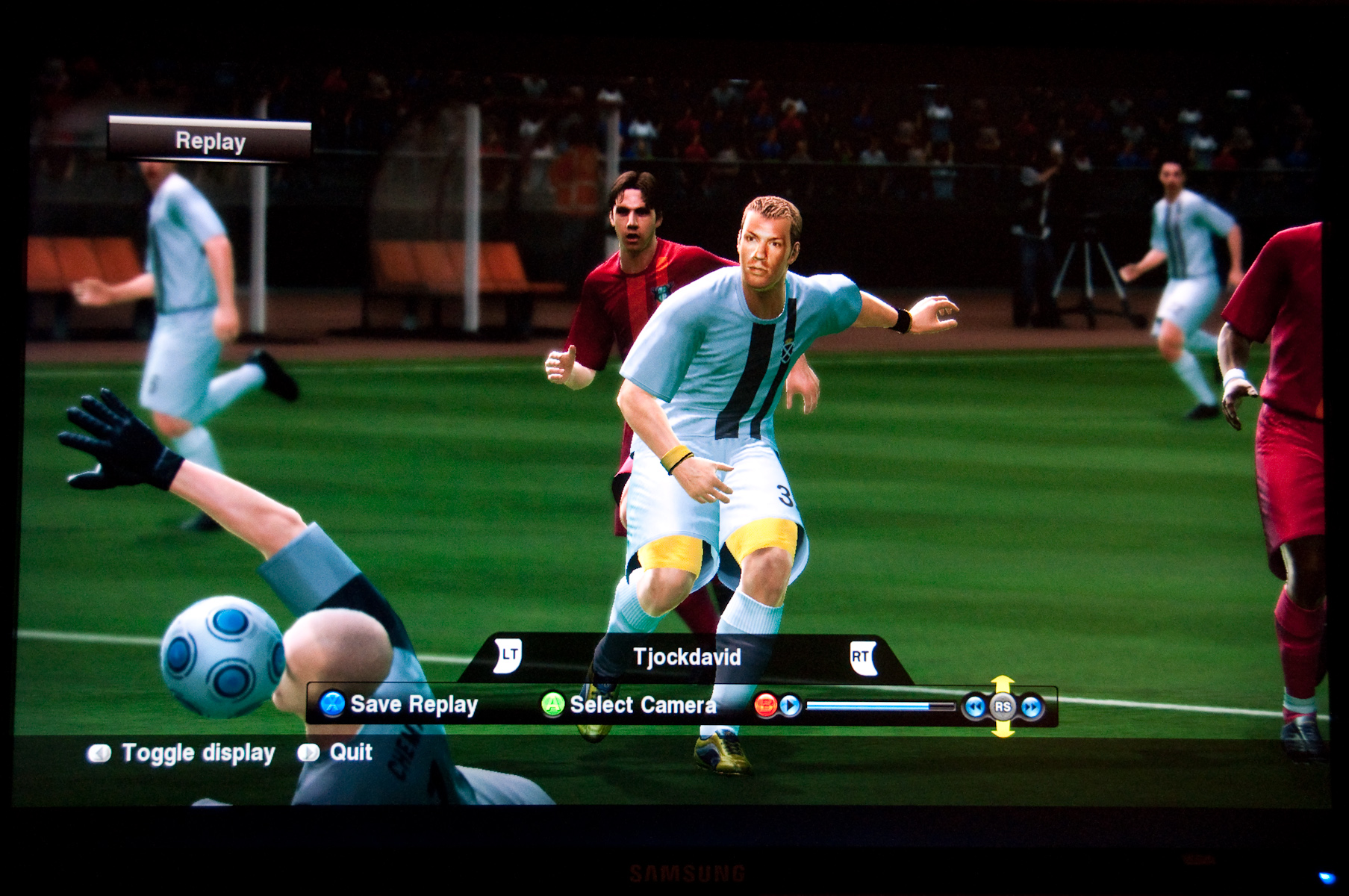1349x896 pixels.
Task: Play the replay with the blue play button
Action: [790, 706]
